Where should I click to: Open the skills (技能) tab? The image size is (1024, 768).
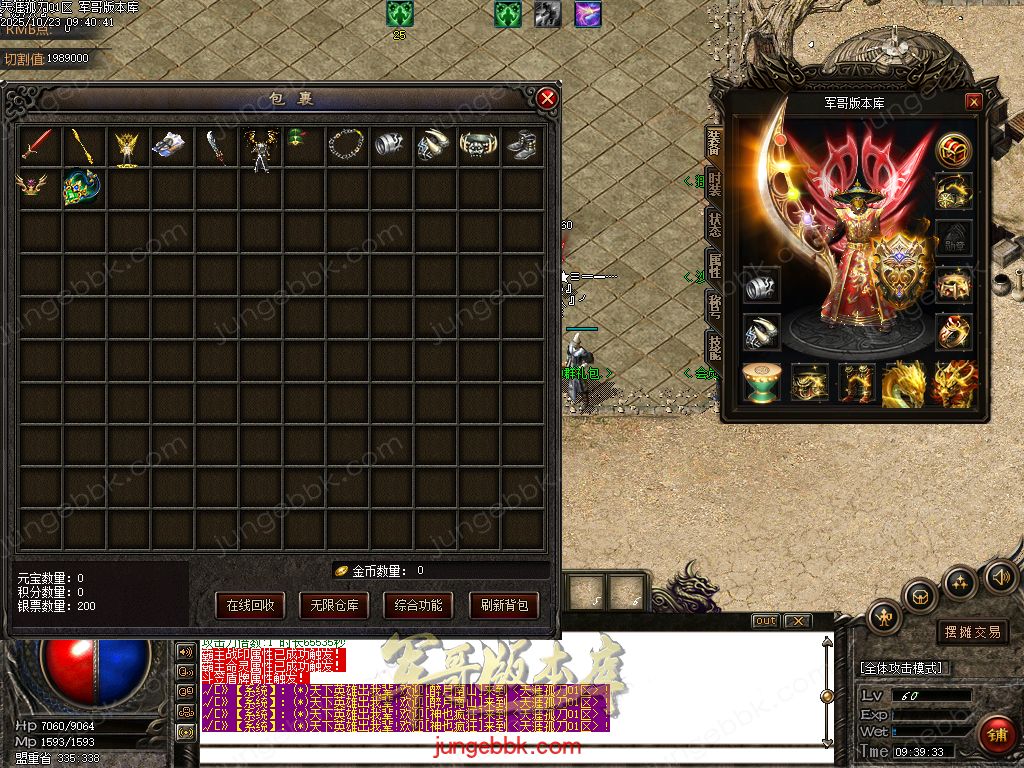point(715,346)
